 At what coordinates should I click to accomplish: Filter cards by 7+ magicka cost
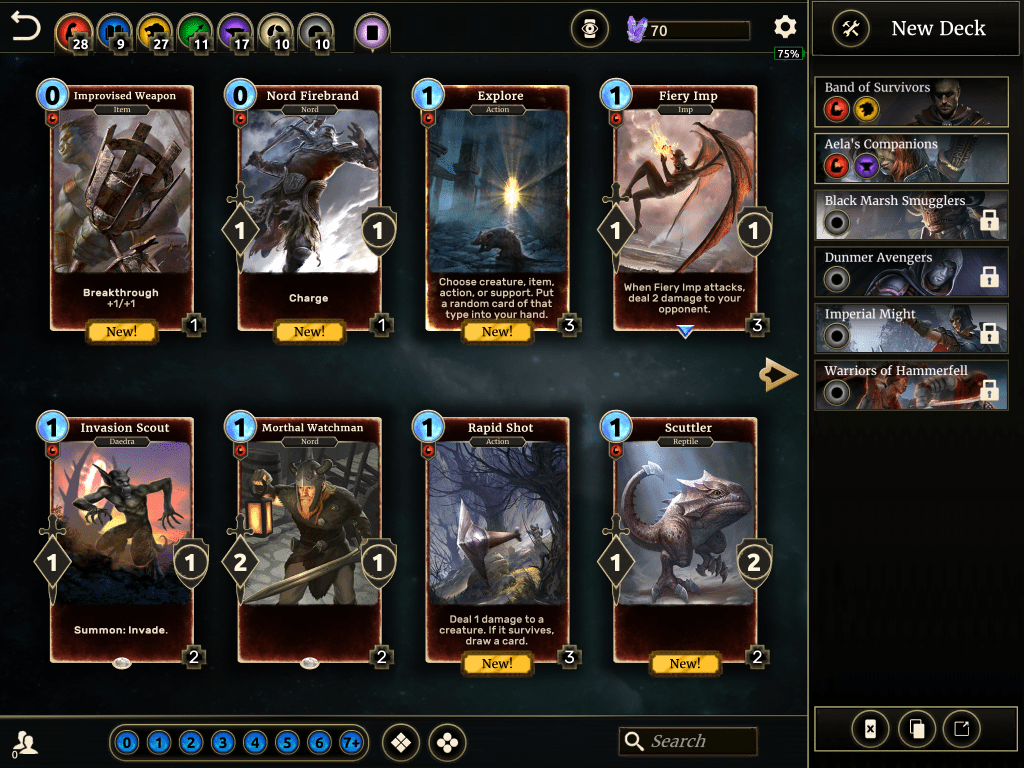(x=351, y=743)
